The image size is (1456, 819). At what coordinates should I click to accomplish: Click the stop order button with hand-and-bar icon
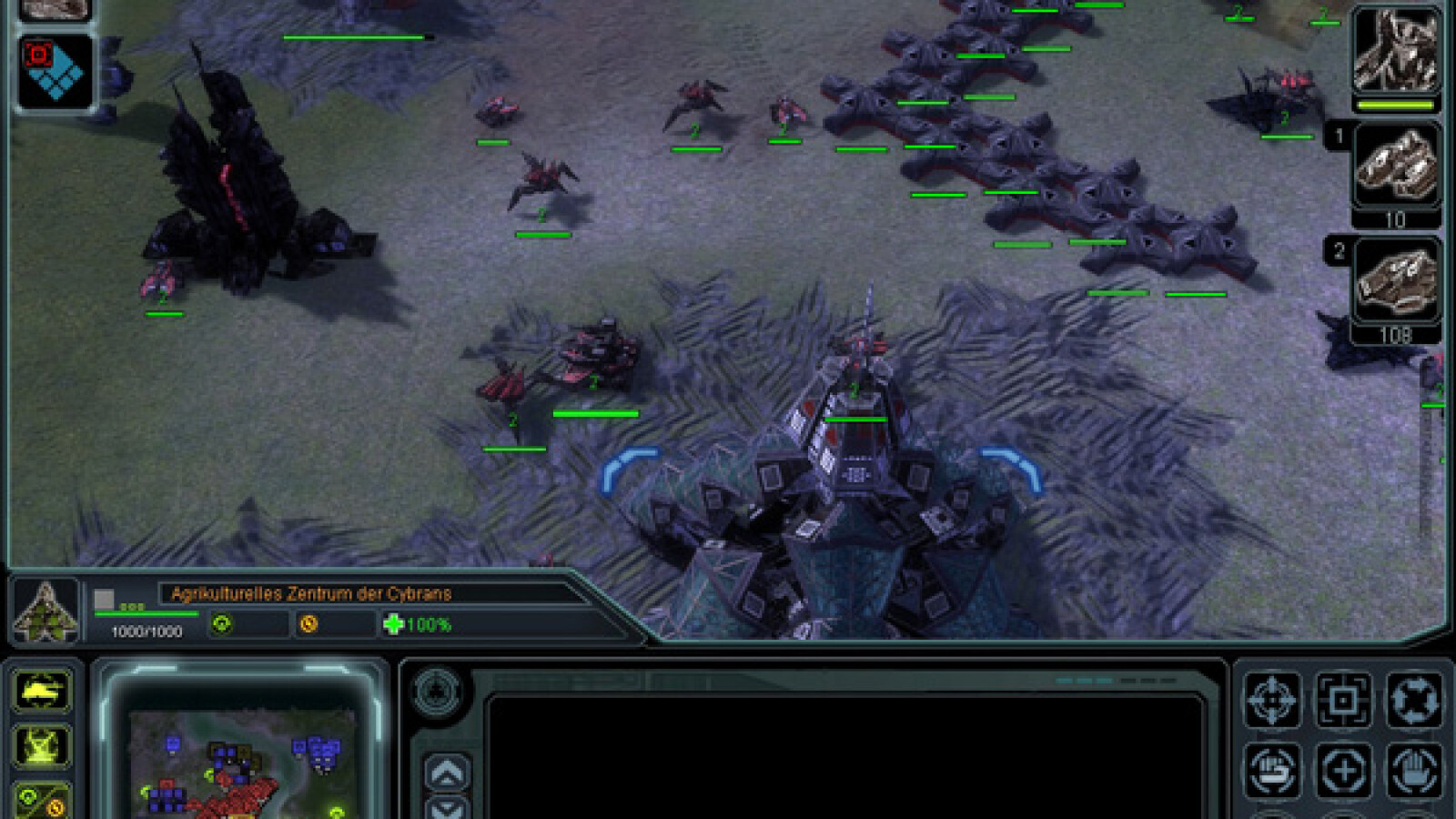[x=1271, y=771]
